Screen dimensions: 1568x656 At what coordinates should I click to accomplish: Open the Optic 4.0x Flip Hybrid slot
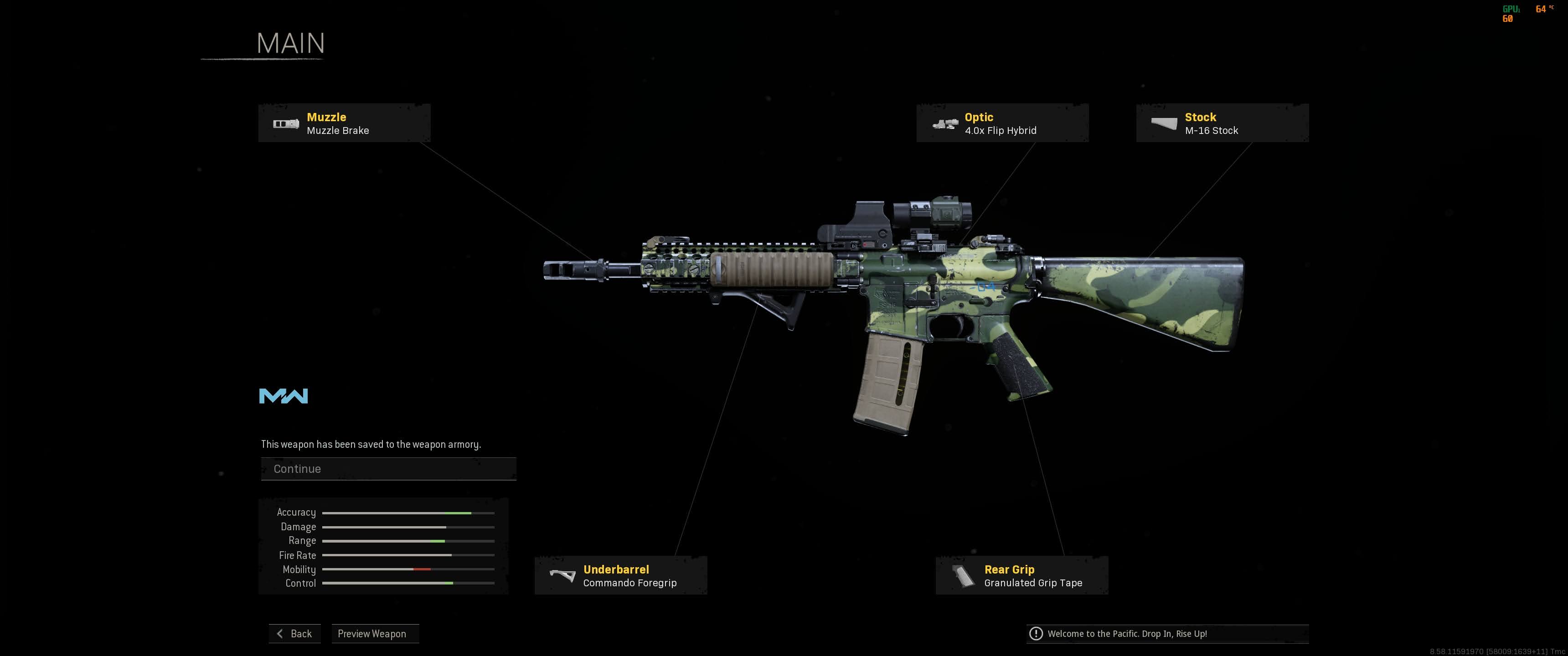pos(1002,123)
